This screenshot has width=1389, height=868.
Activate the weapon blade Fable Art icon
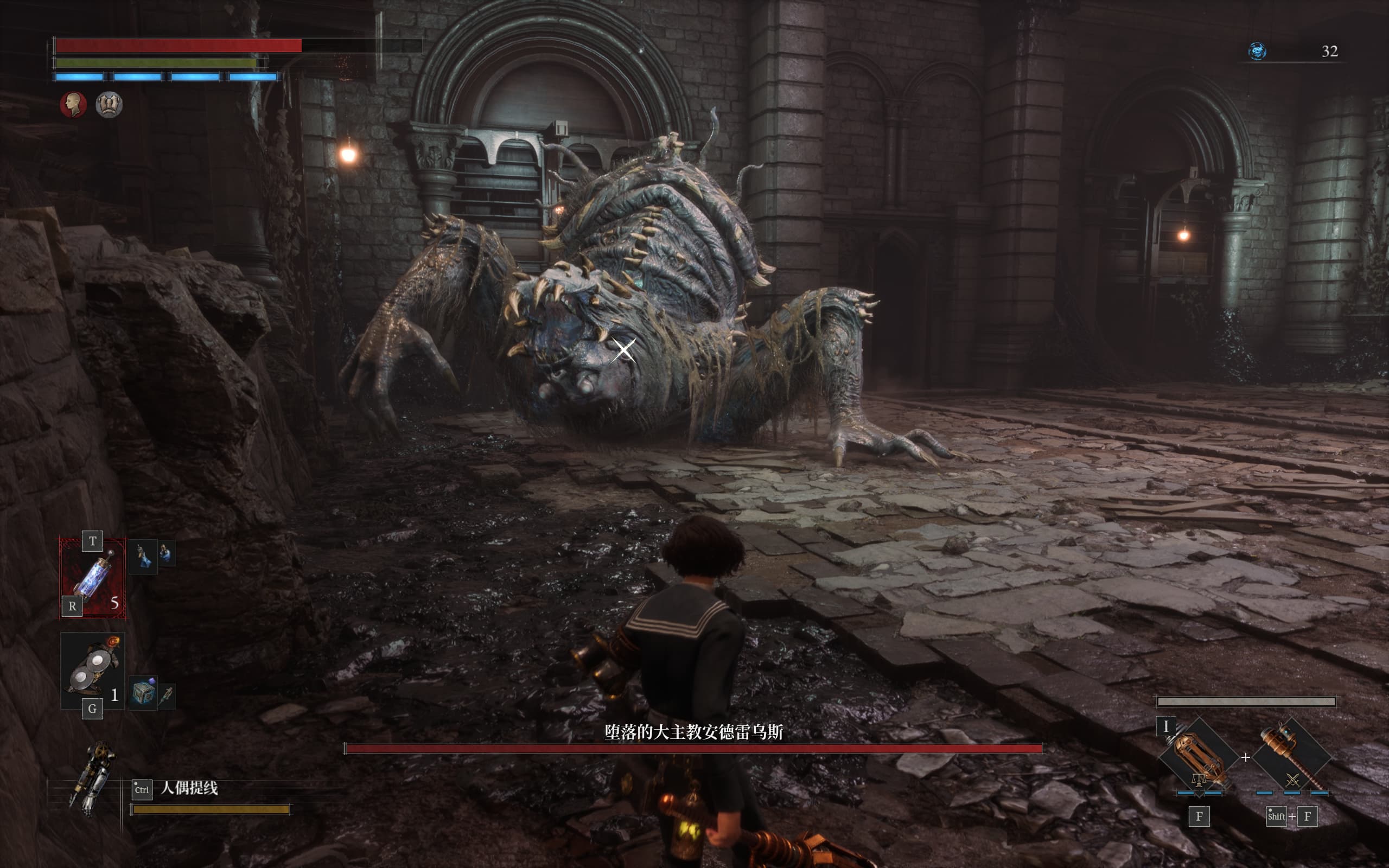pyautogui.click(x=1199, y=756)
